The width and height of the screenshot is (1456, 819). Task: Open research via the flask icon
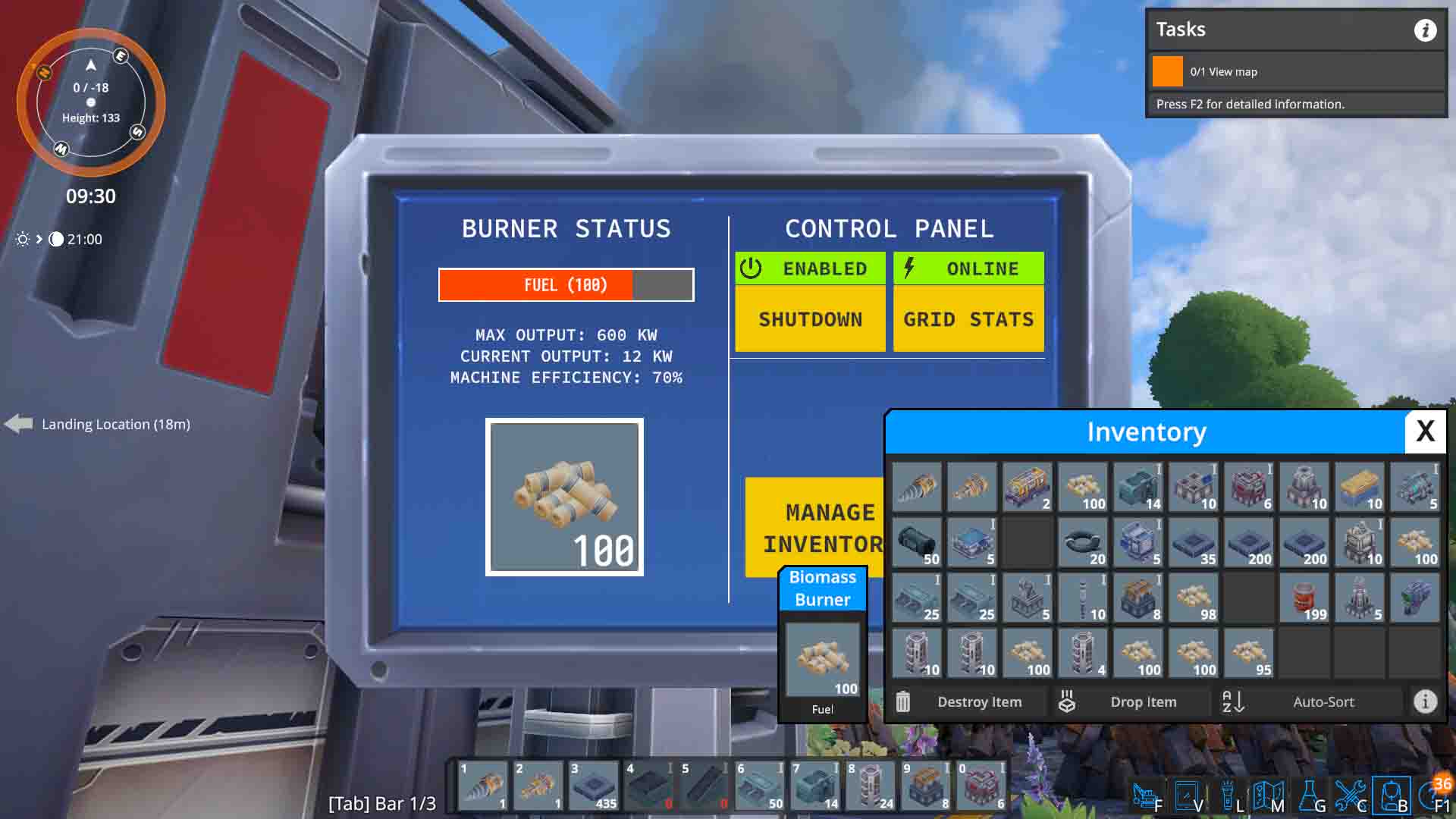pyautogui.click(x=1310, y=792)
